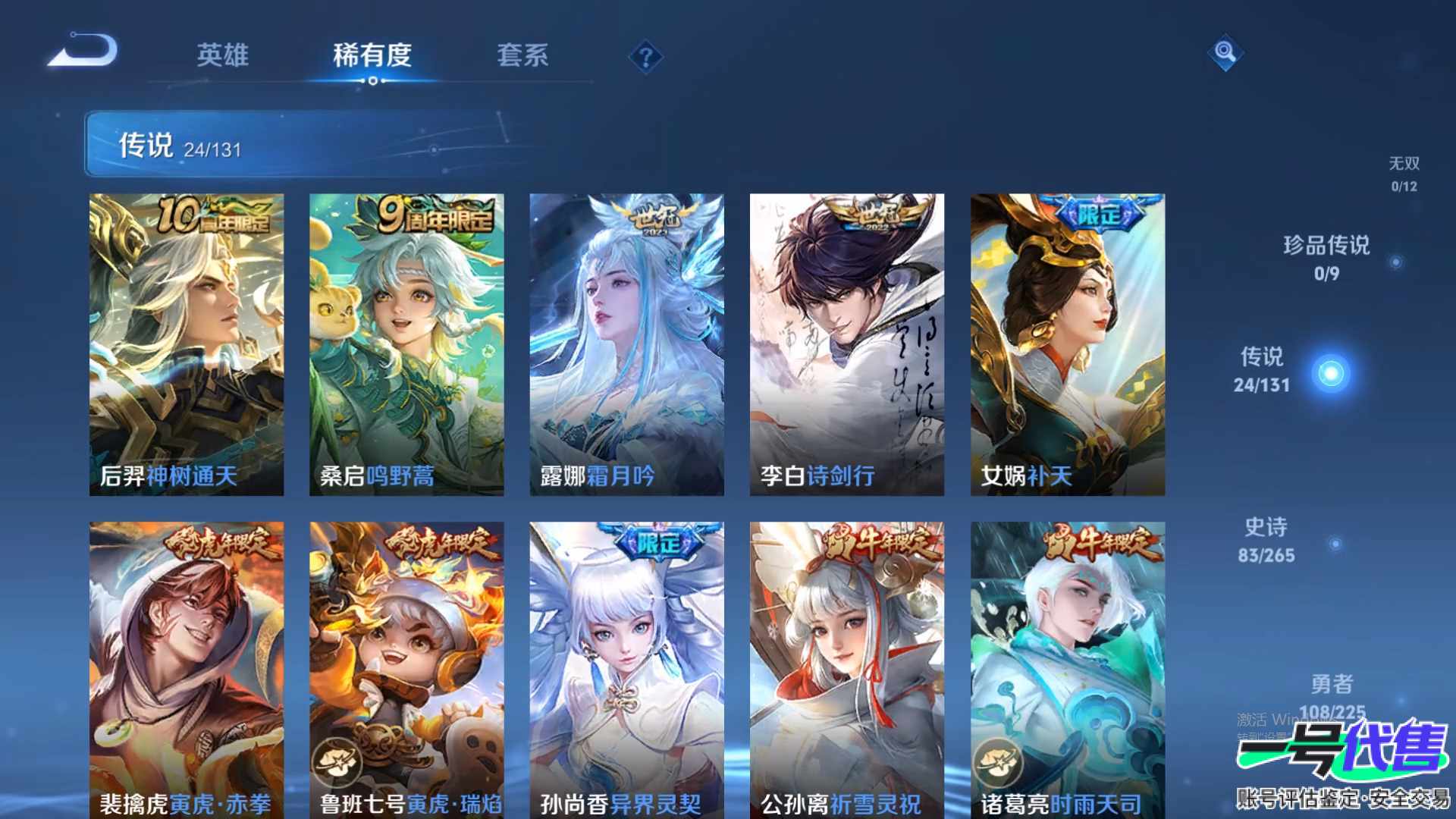This screenshot has width=1456, height=819.
Task: Open the question mark help icon
Action: click(645, 57)
